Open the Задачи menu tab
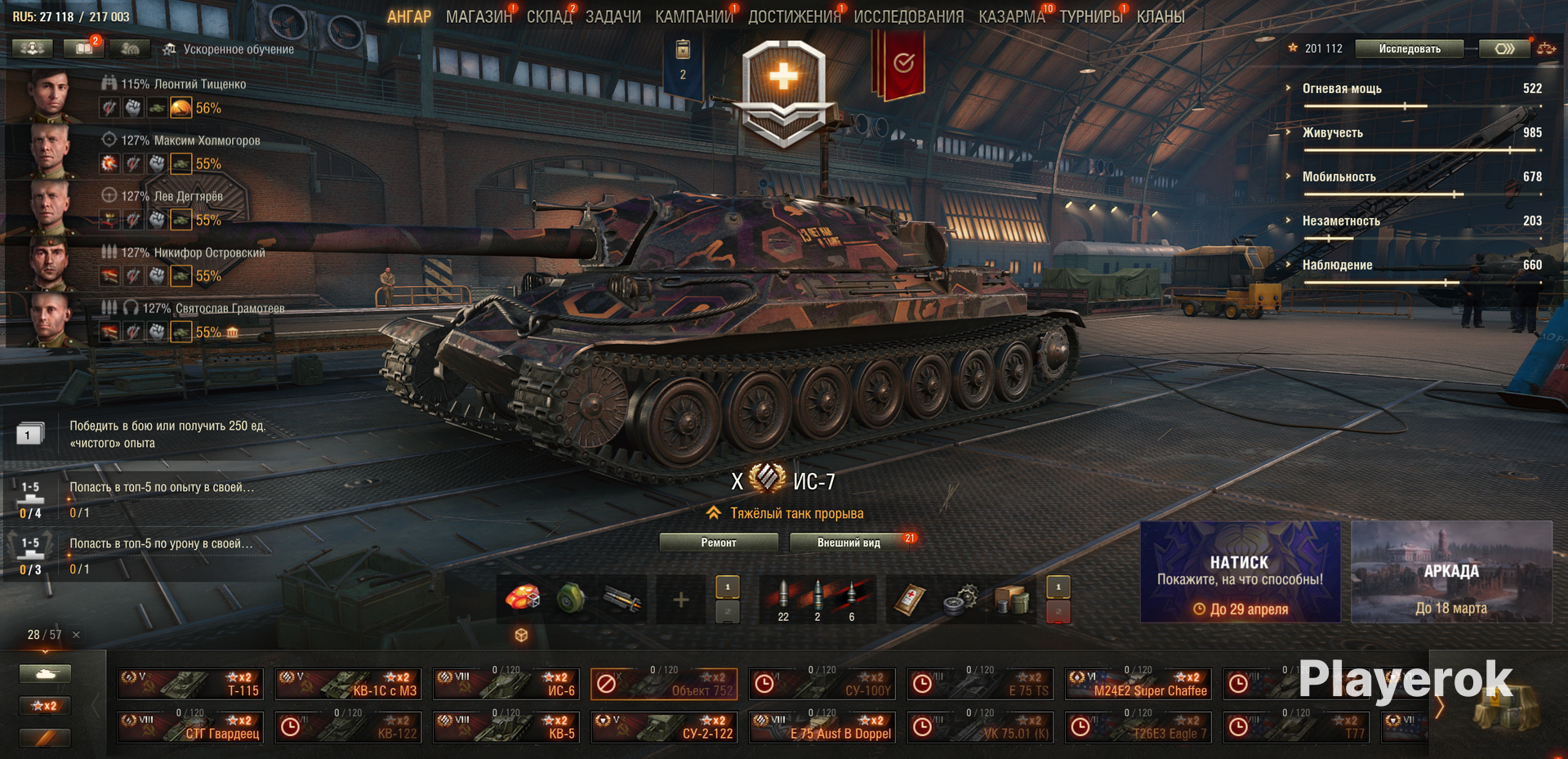 tap(612, 16)
